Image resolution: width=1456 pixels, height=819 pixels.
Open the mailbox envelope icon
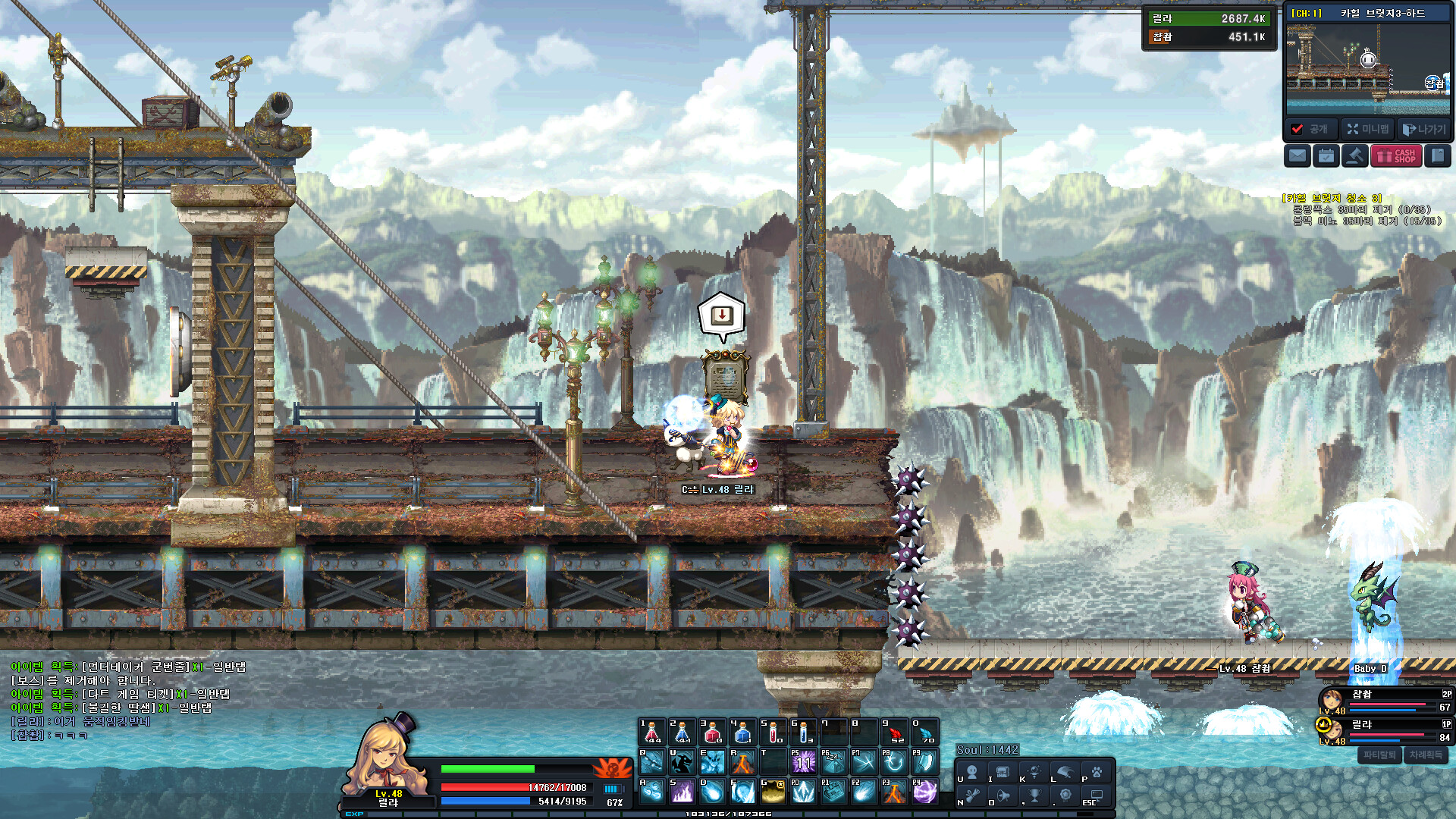(x=1298, y=155)
